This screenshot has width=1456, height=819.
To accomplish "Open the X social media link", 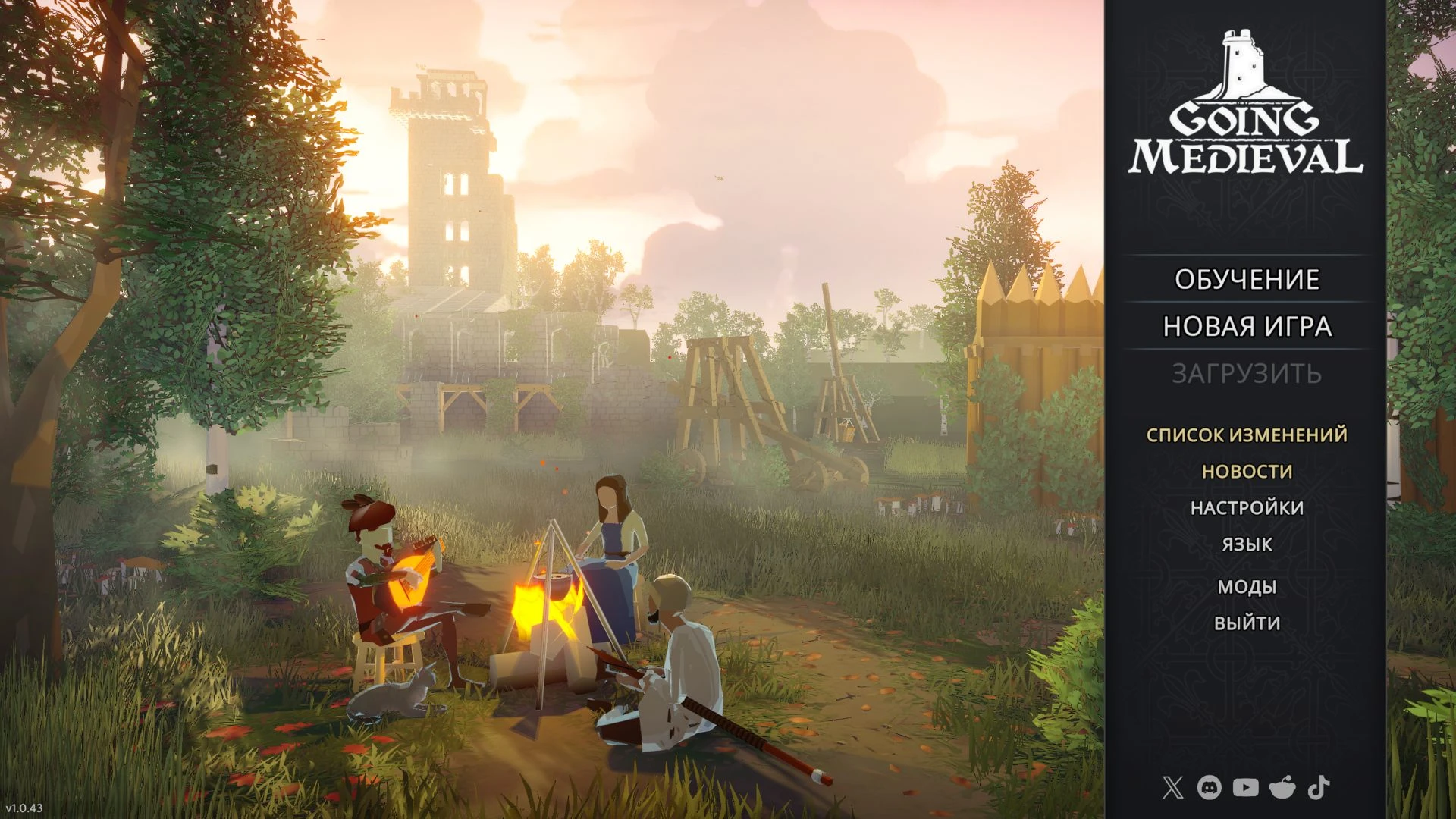I will 1172,788.
